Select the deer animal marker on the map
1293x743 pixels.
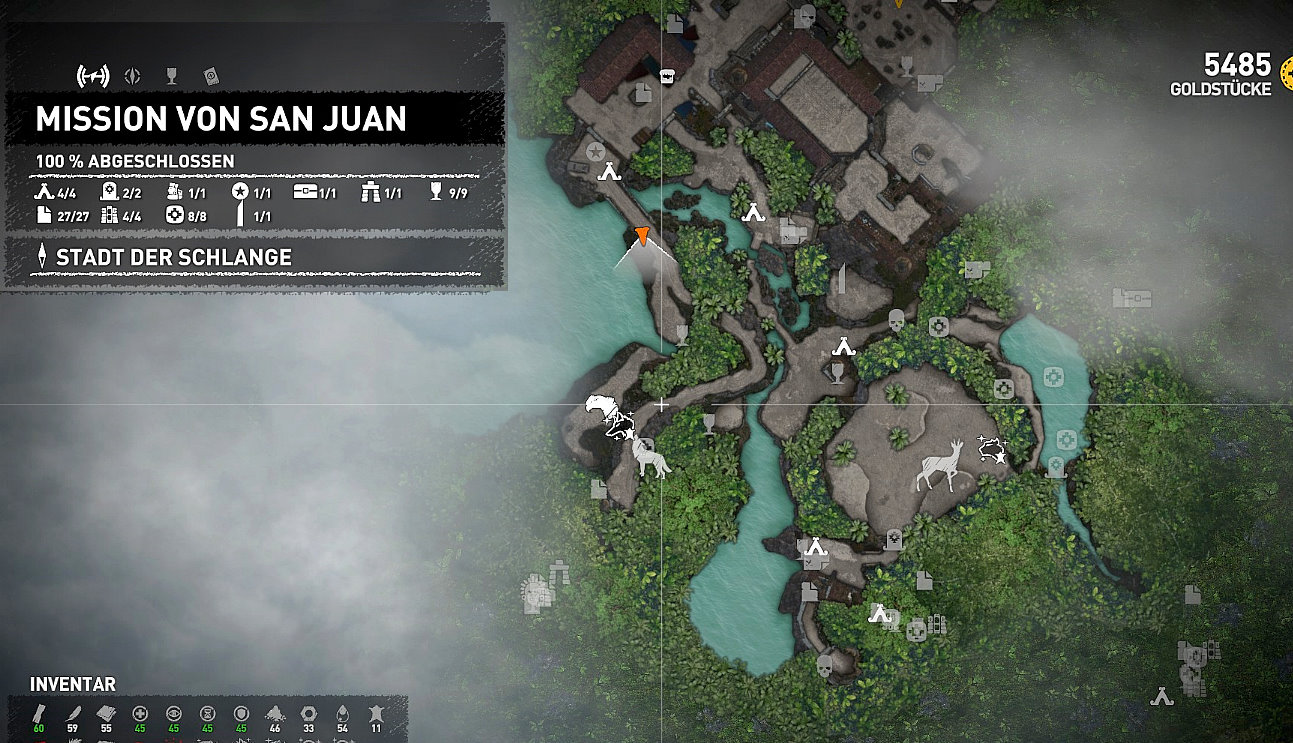pyautogui.click(x=941, y=465)
